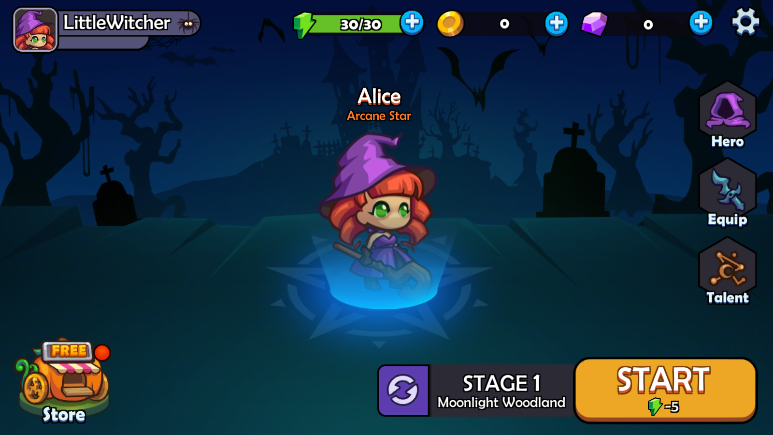Select the Stage 1 Moonlight Woodland panel

501,390
